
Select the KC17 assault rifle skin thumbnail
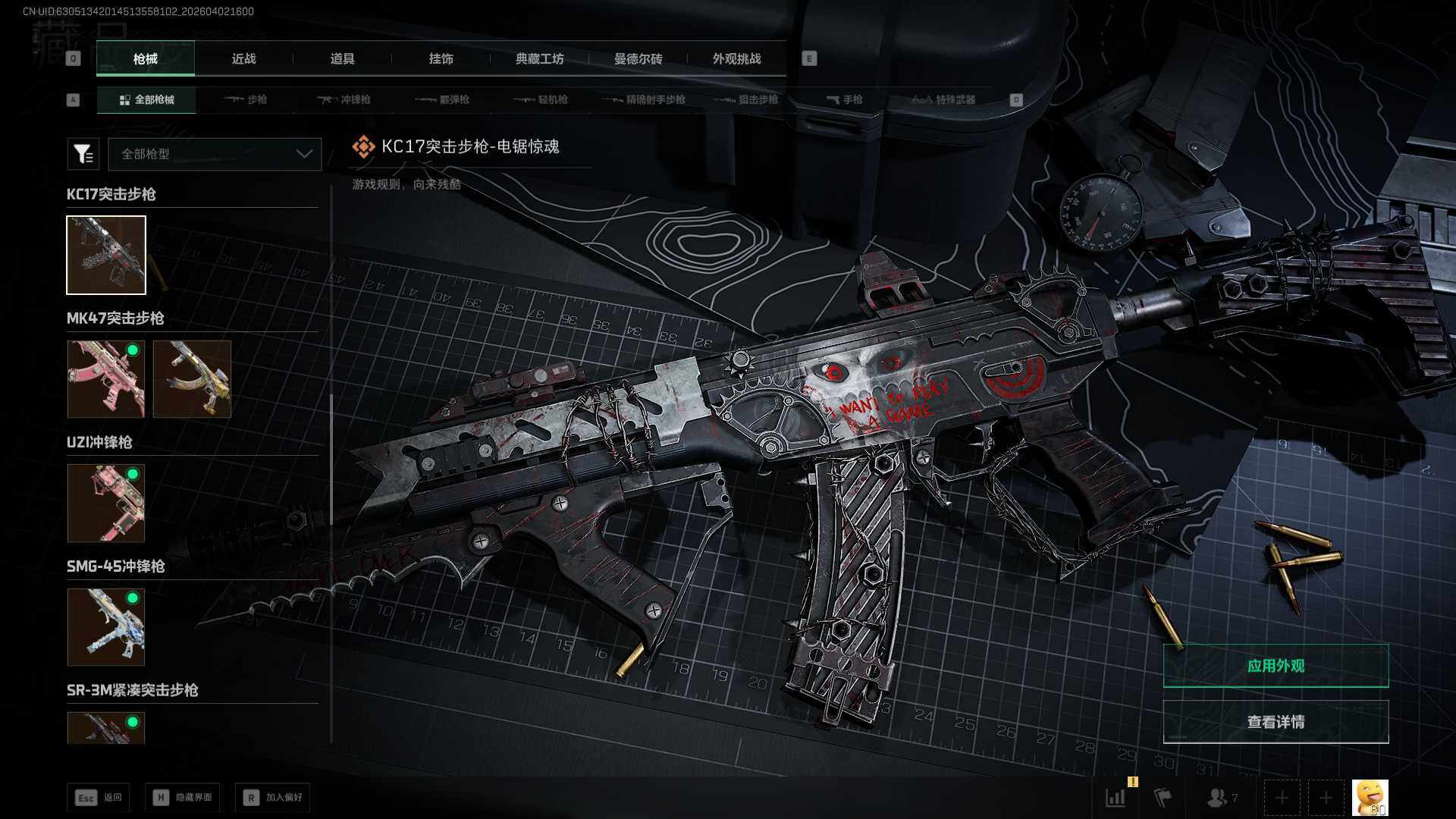pos(106,255)
